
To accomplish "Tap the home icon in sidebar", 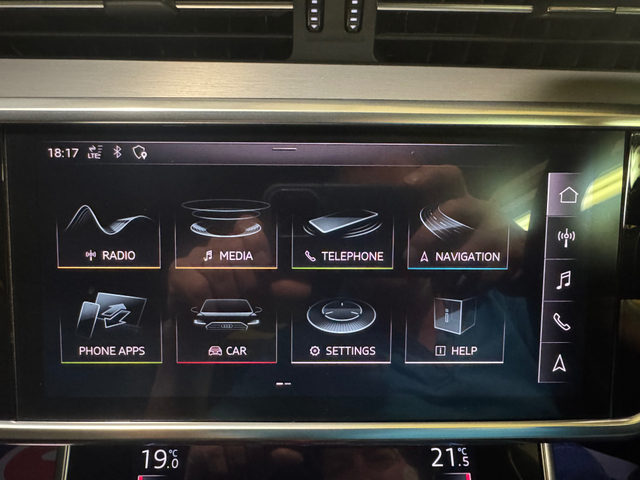I will pyautogui.click(x=569, y=195).
